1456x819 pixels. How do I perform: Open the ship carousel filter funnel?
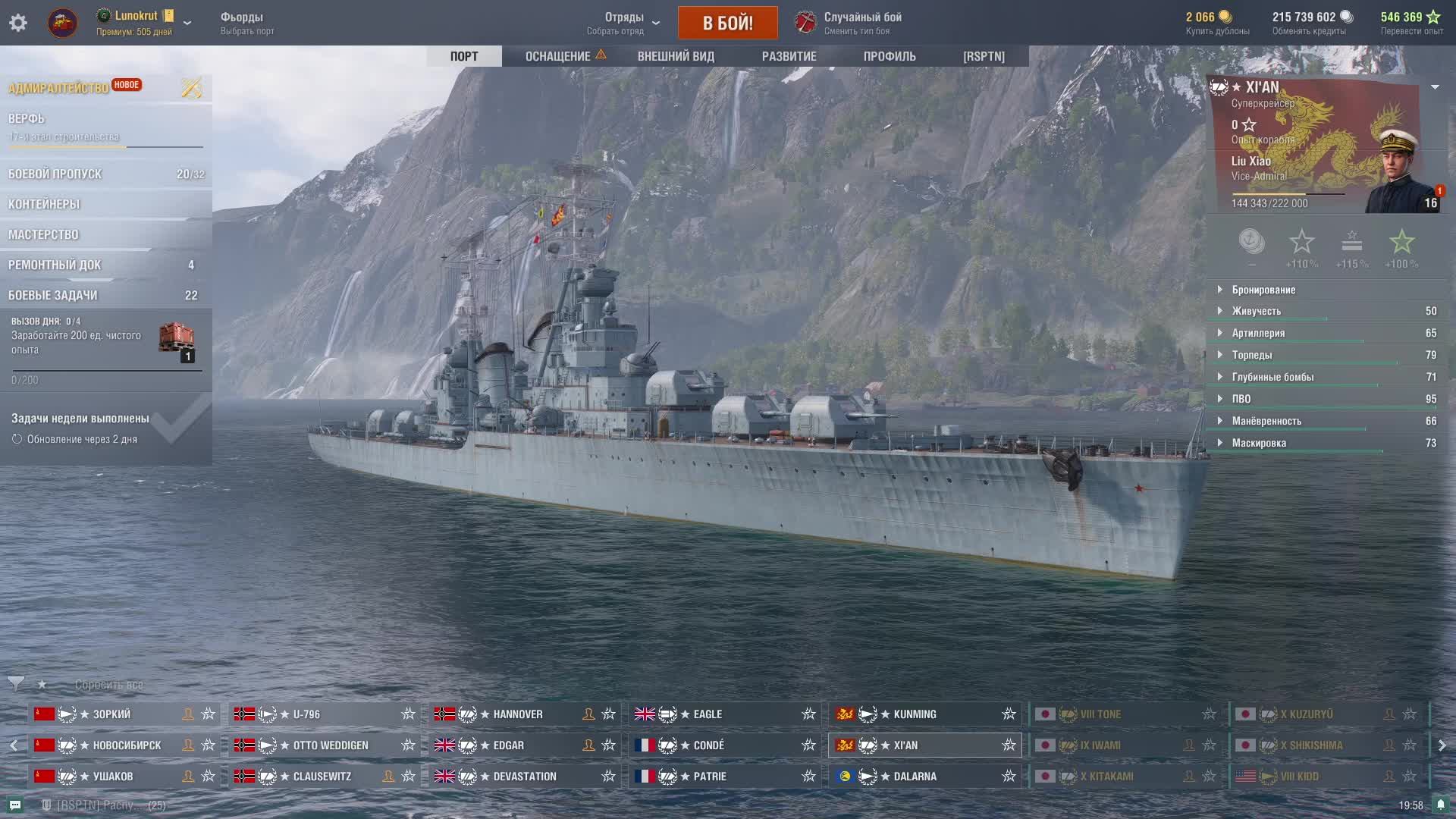point(15,684)
